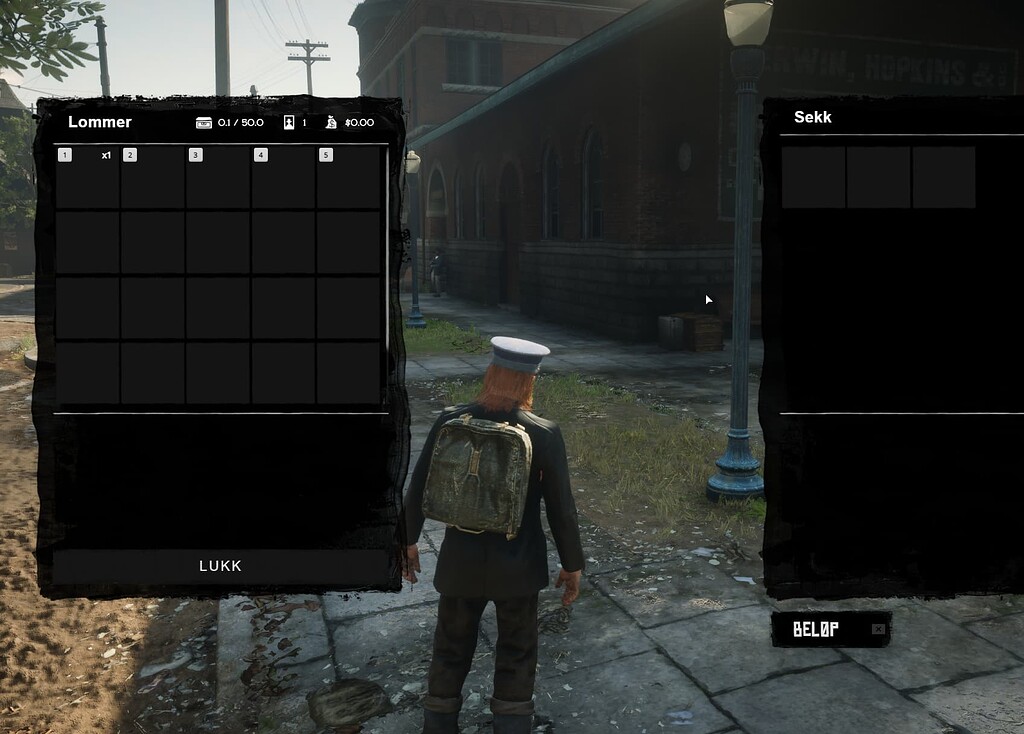Select the pocket slot numbered 4
Viewport: 1024px width, 734px height.
(283, 177)
